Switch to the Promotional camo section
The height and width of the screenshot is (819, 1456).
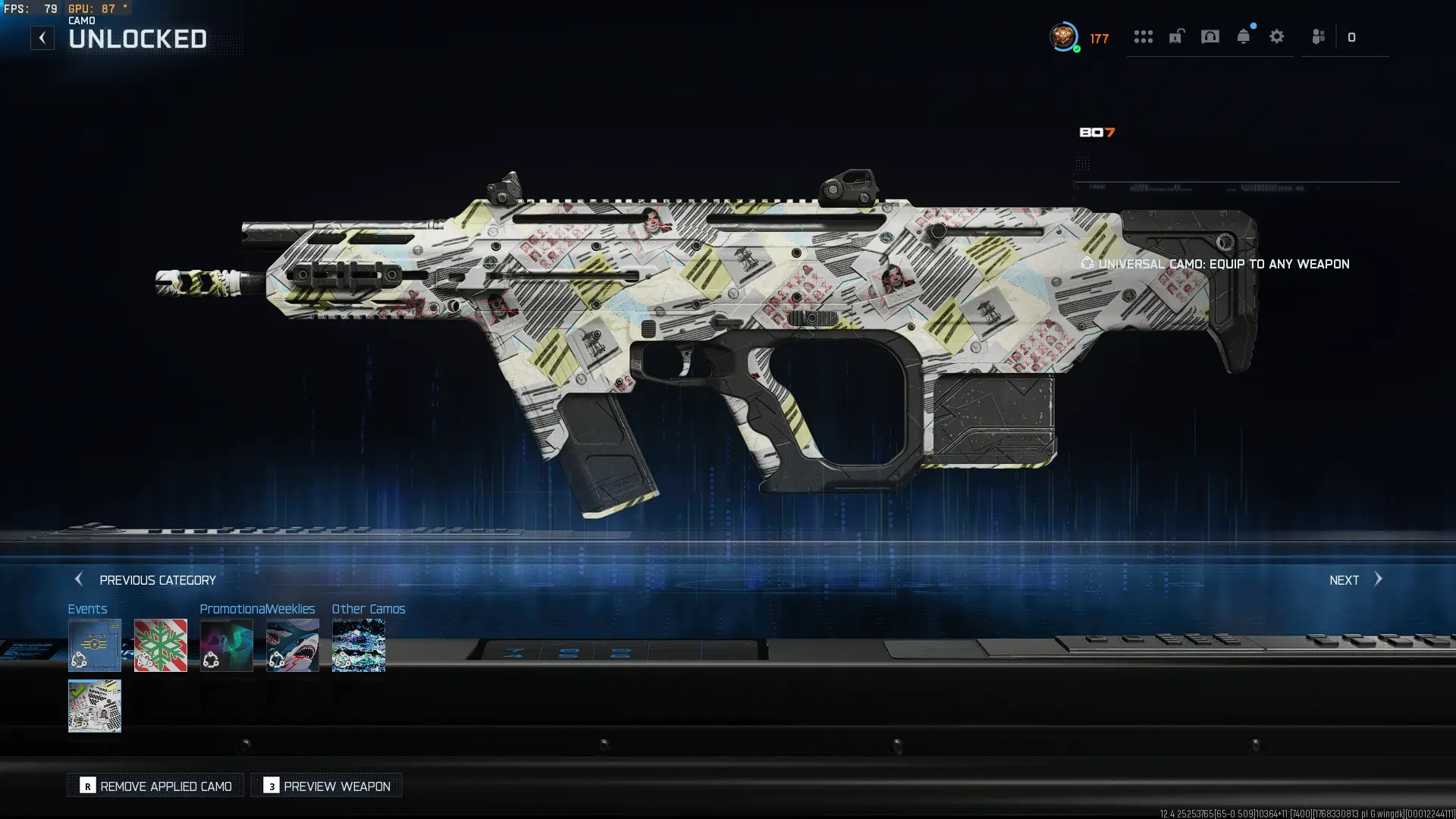point(227,645)
